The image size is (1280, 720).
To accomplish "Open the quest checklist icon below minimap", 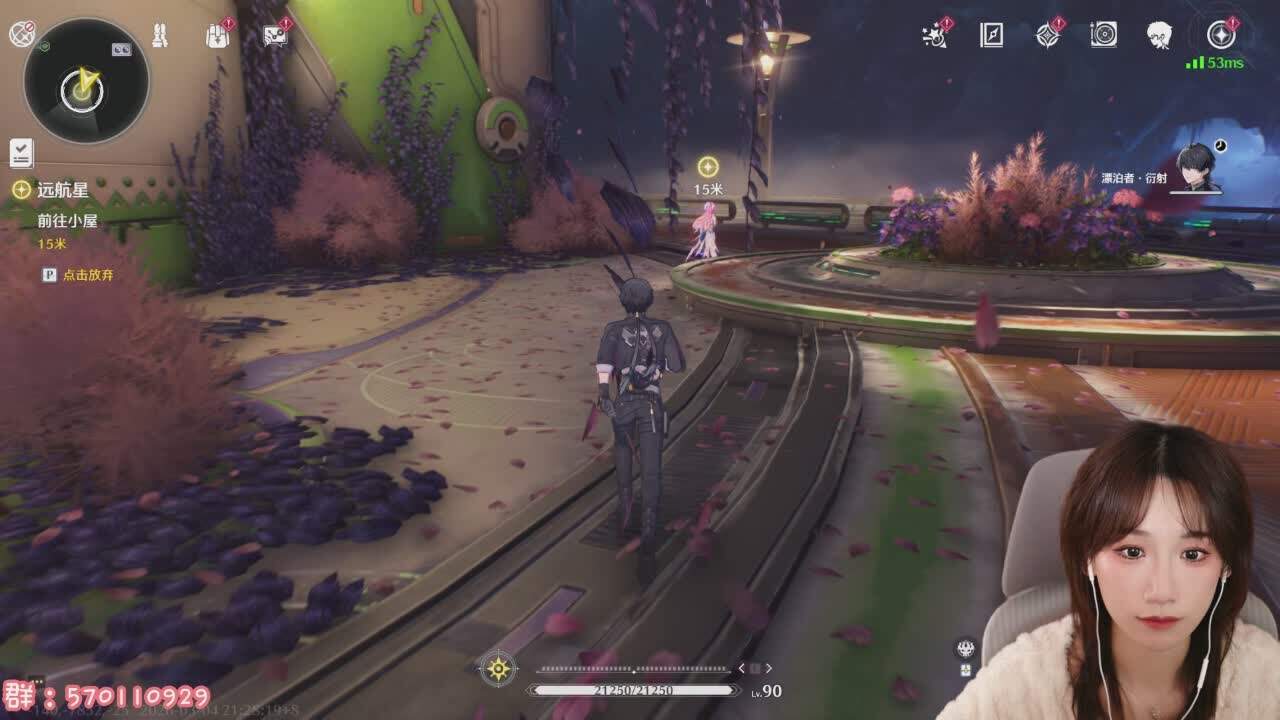I will 22,153.
